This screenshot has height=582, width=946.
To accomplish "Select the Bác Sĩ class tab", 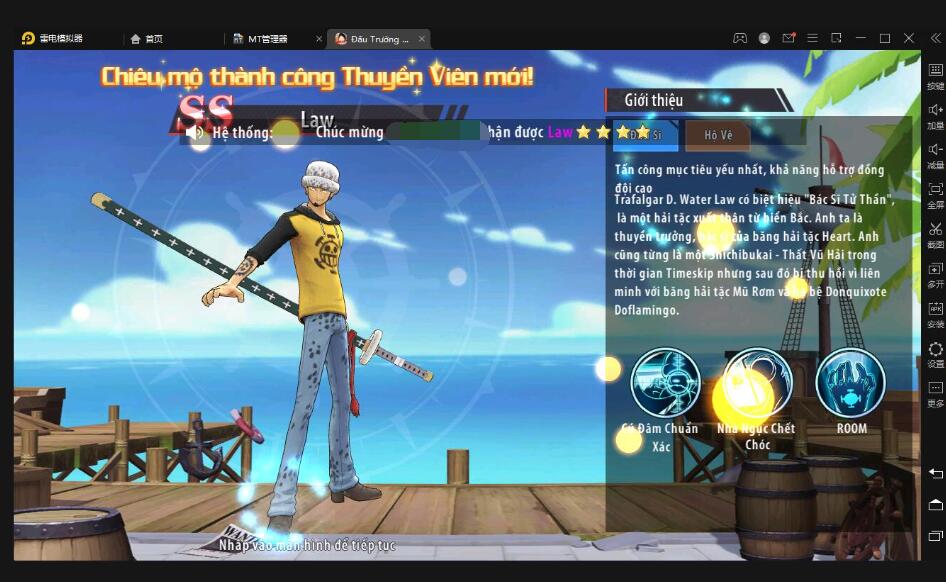I will click(x=645, y=135).
